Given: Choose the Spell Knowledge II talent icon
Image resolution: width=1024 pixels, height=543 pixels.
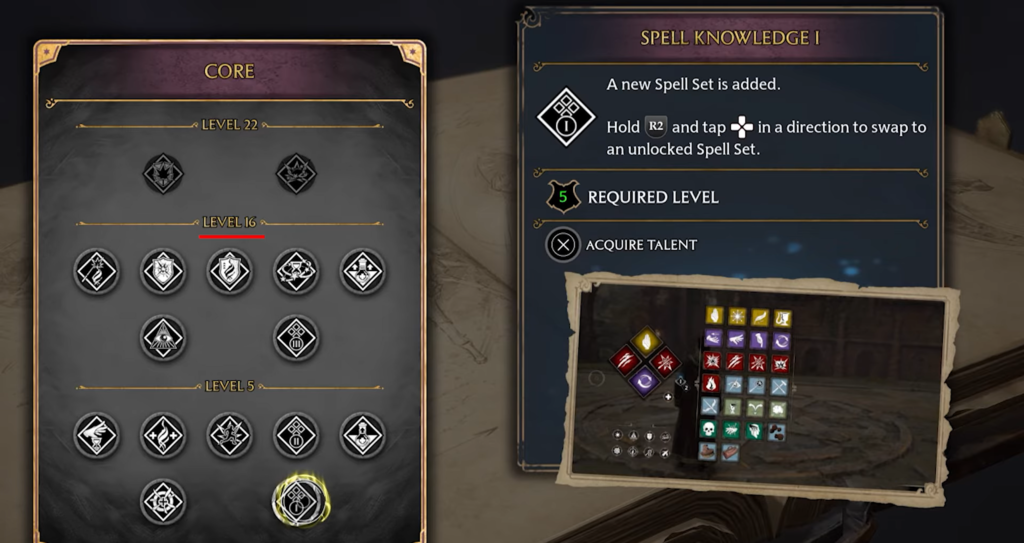Looking at the screenshot, I should point(296,435).
